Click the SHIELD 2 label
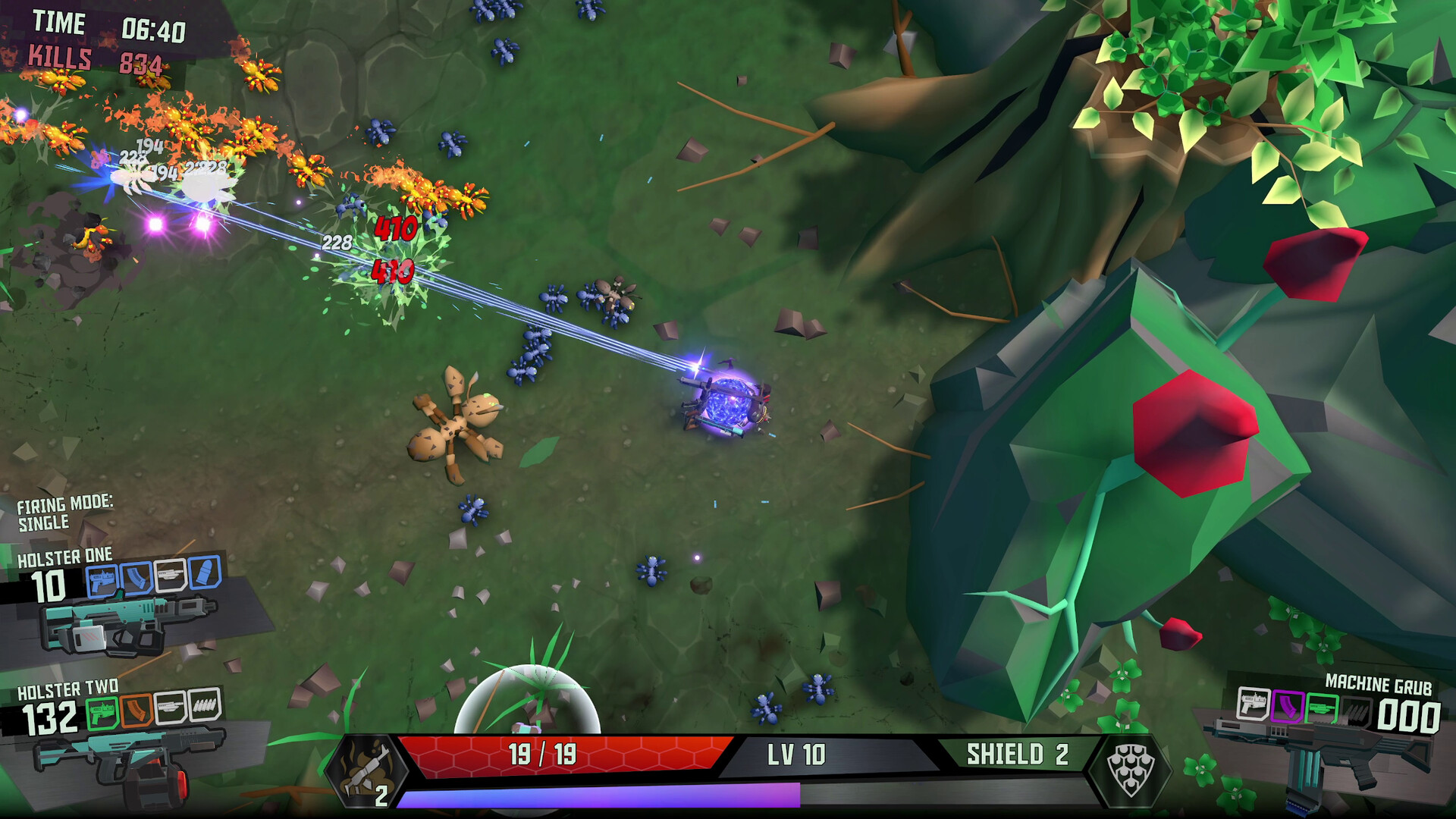Image resolution: width=1456 pixels, height=819 pixels. [x=1016, y=755]
